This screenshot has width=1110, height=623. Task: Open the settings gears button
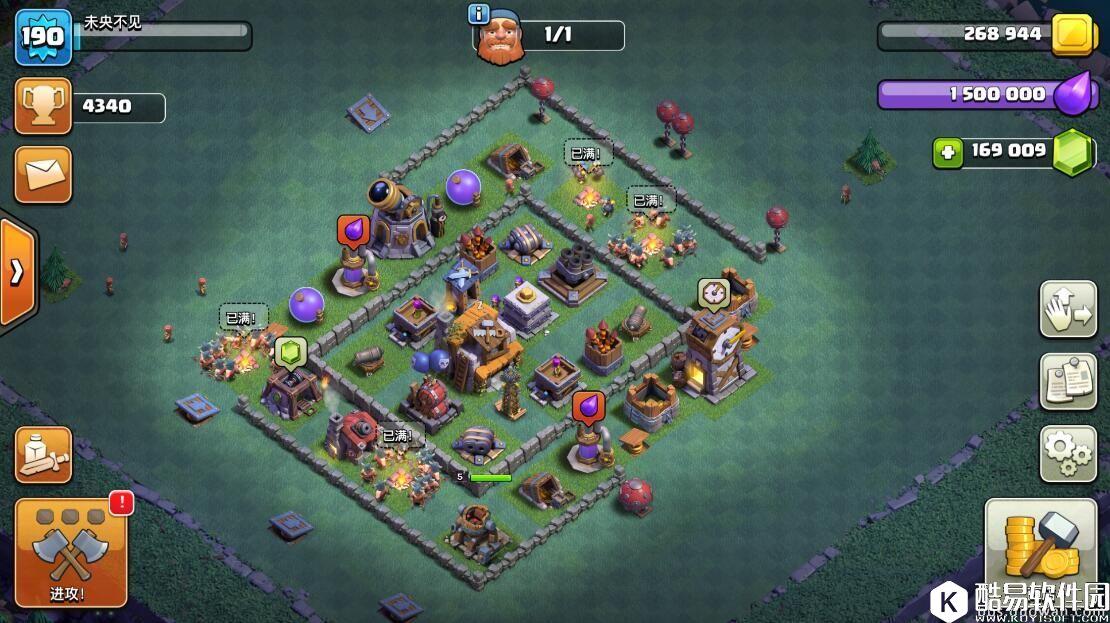tap(1068, 454)
